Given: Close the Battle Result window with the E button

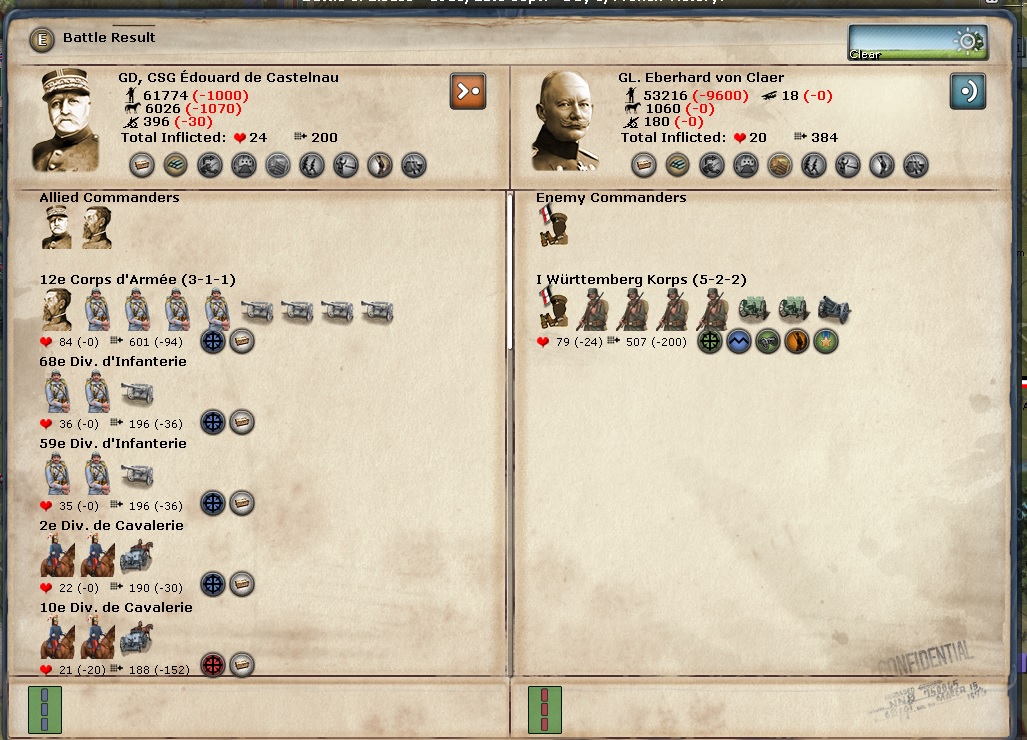Looking at the screenshot, I should tap(41, 39).
